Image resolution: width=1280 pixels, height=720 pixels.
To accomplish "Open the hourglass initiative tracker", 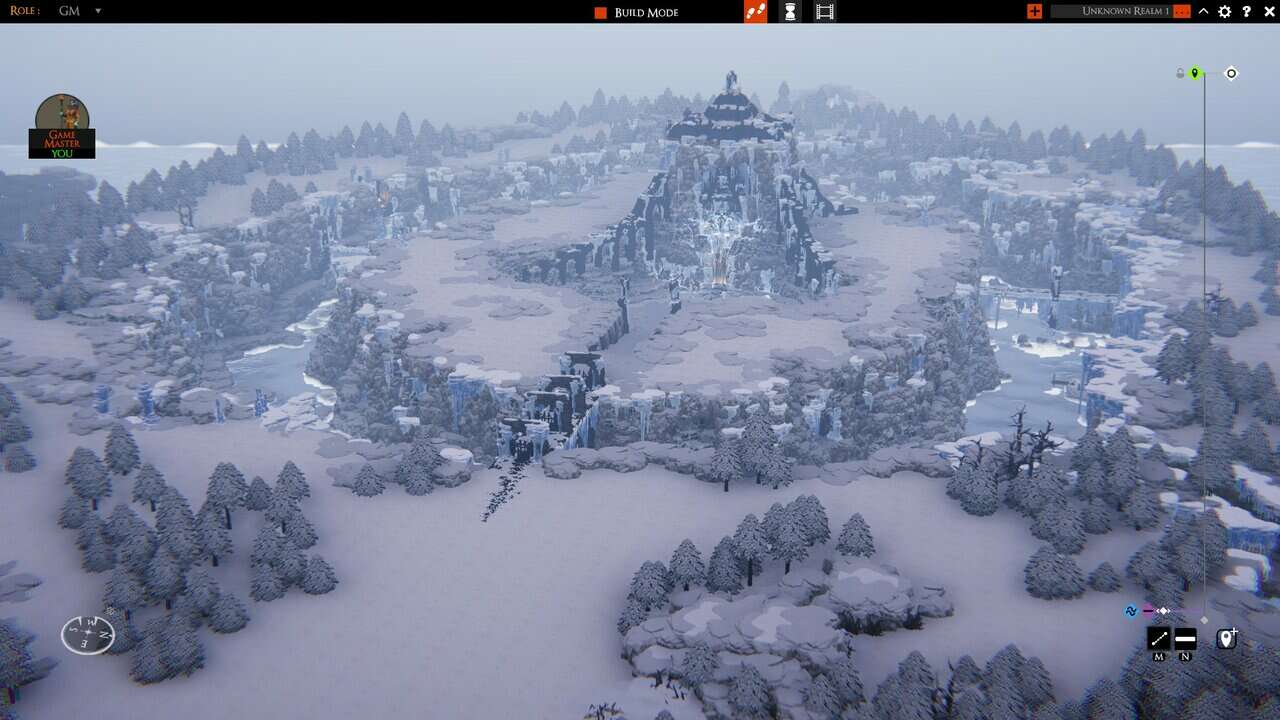I will 789,12.
